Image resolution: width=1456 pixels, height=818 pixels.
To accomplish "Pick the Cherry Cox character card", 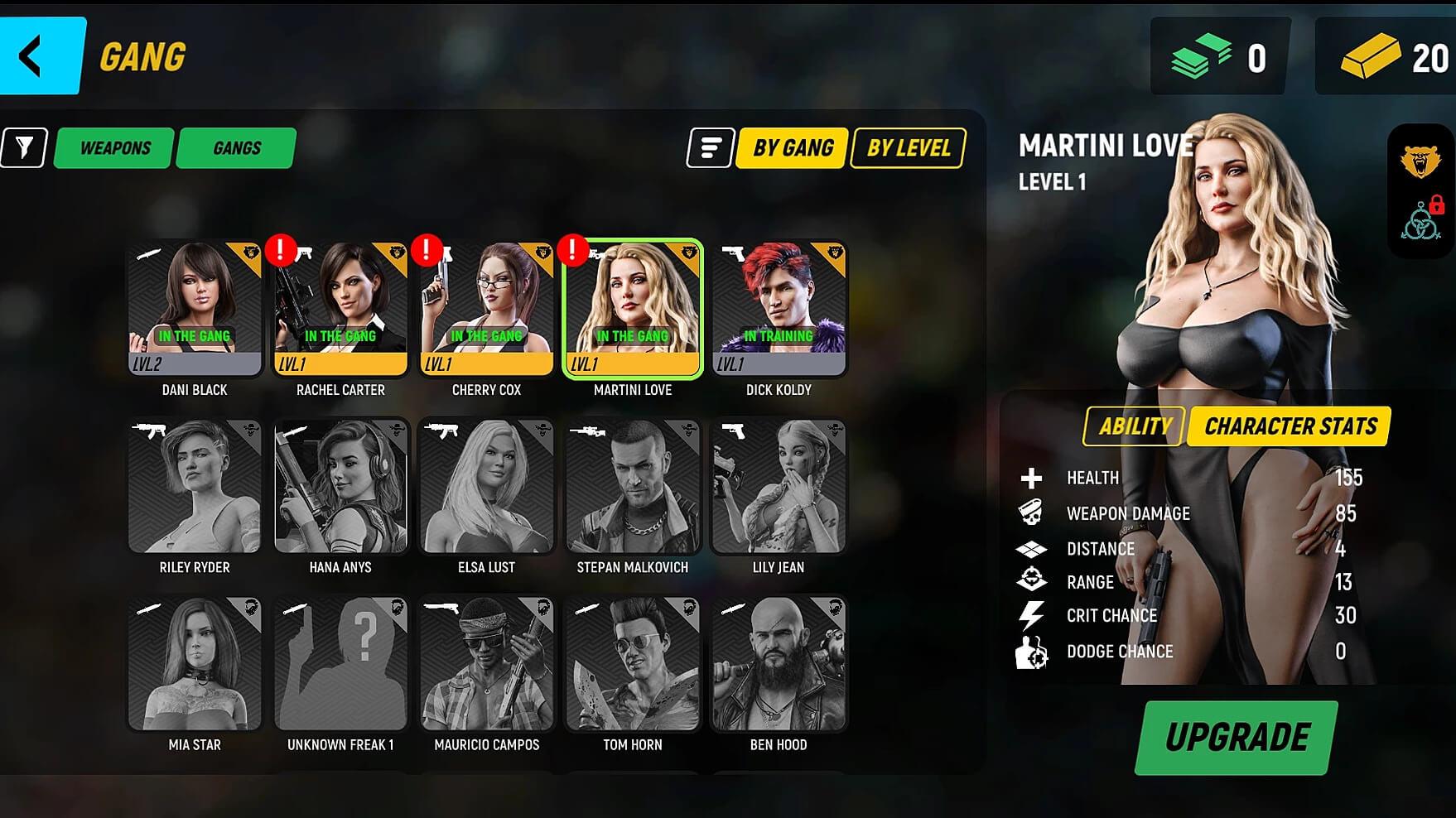I will [486, 309].
